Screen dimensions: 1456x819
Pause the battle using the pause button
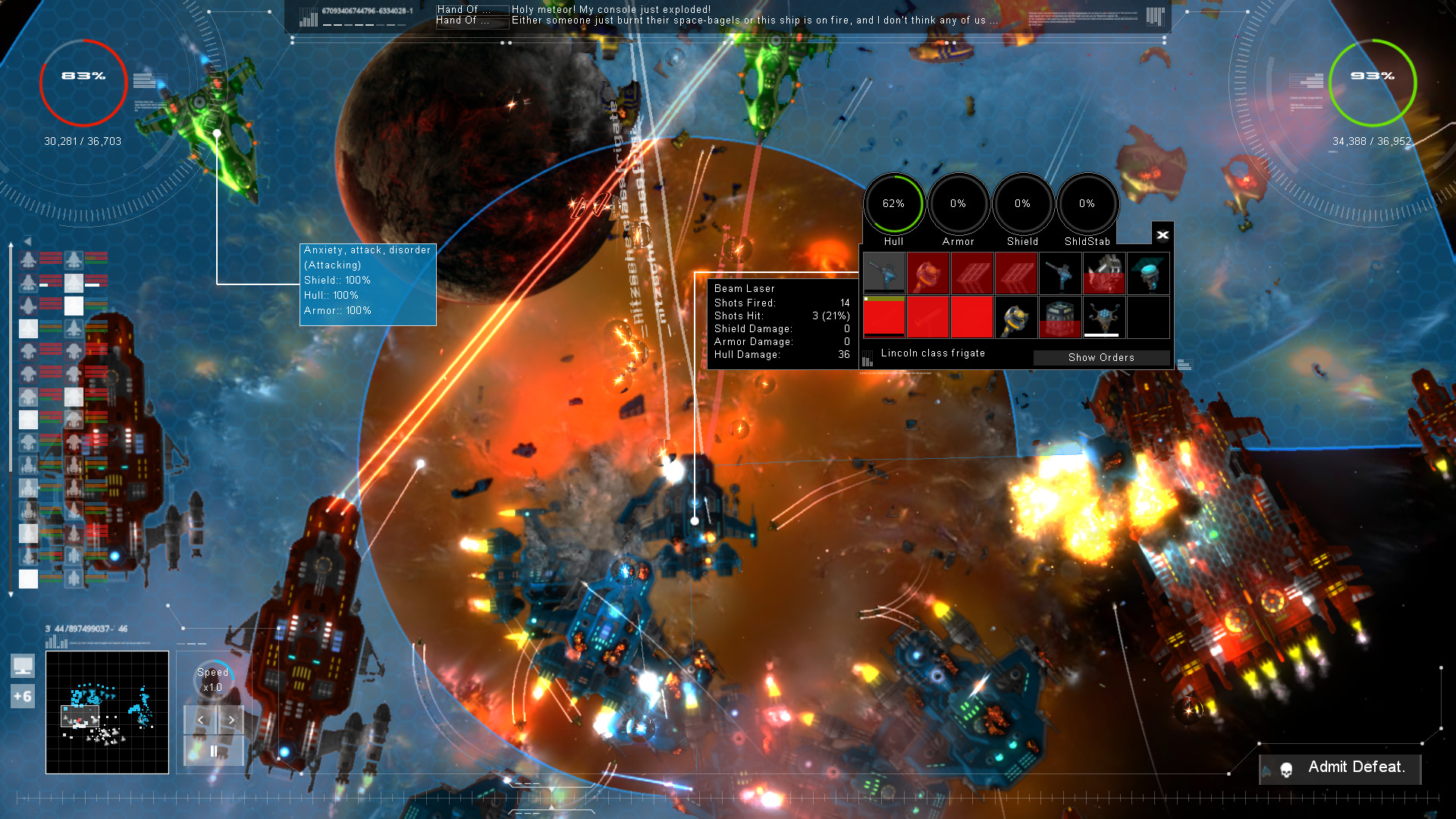click(x=213, y=752)
